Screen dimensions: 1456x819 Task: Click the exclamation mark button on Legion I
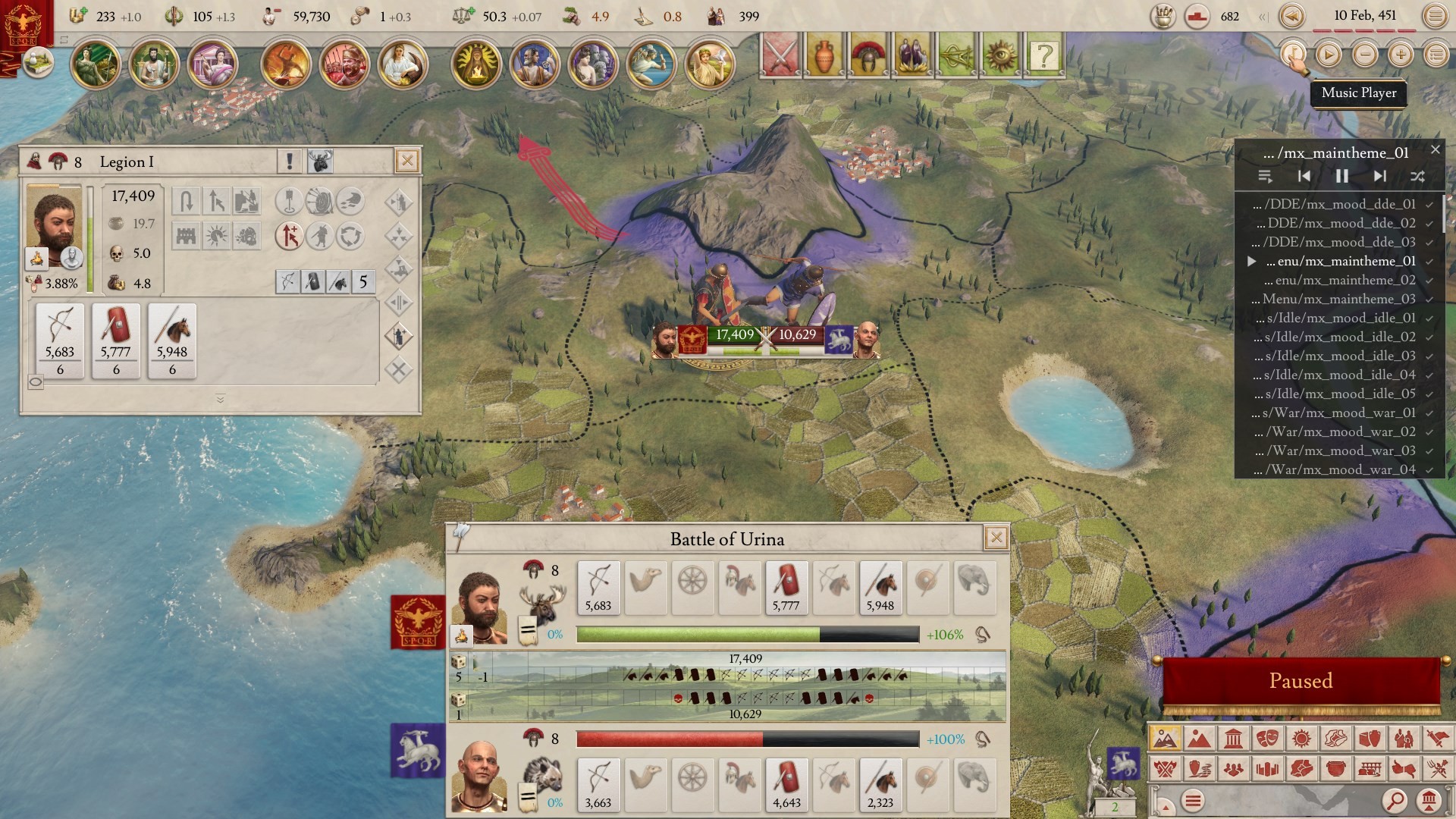click(289, 161)
